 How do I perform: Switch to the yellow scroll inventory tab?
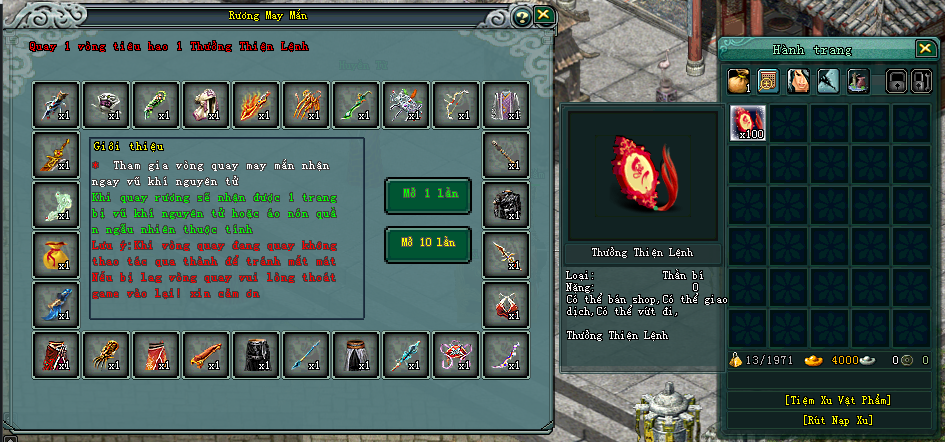(x=768, y=81)
